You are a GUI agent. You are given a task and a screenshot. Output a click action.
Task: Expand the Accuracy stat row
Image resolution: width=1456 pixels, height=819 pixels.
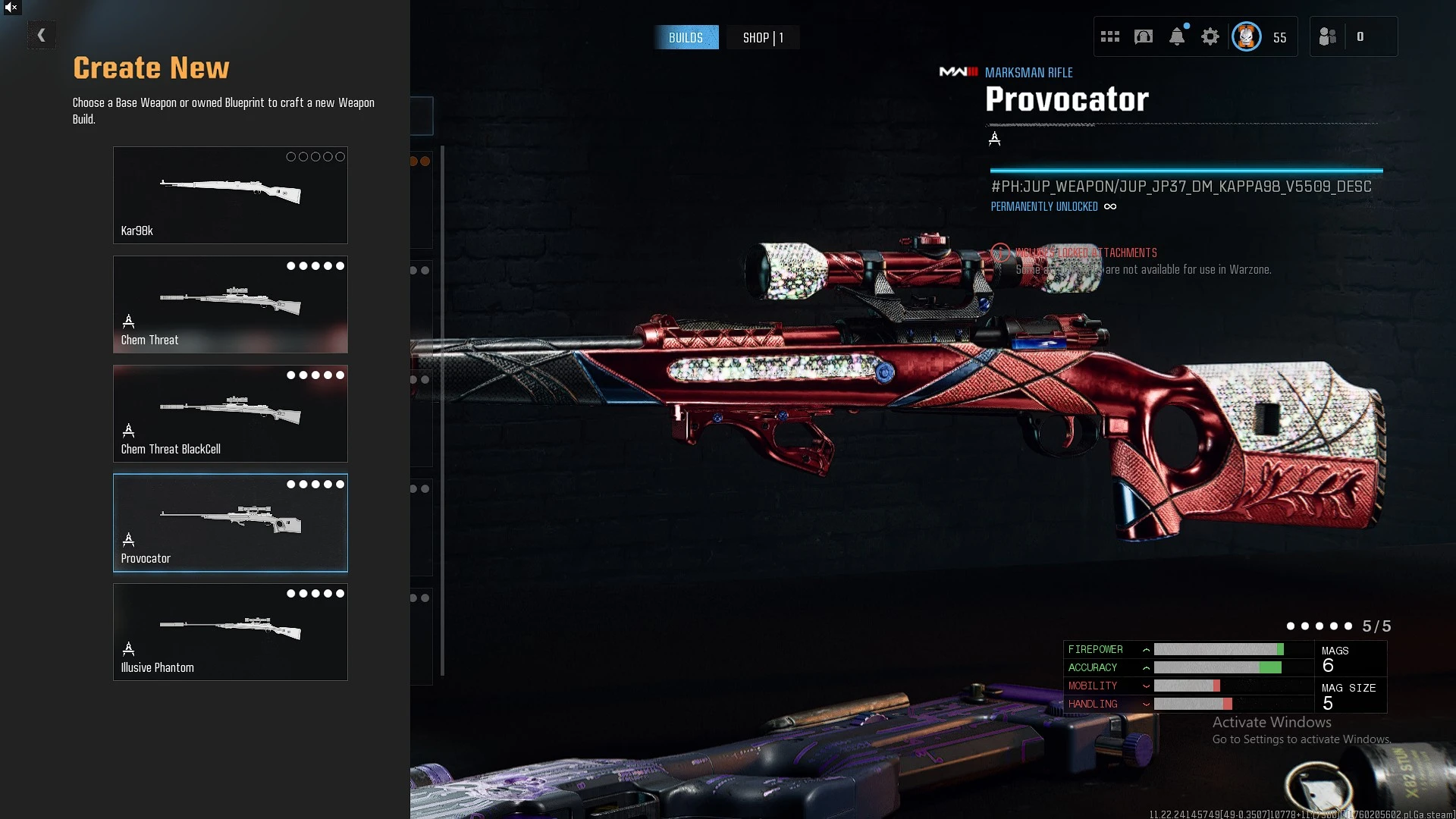coord(1146,668)
